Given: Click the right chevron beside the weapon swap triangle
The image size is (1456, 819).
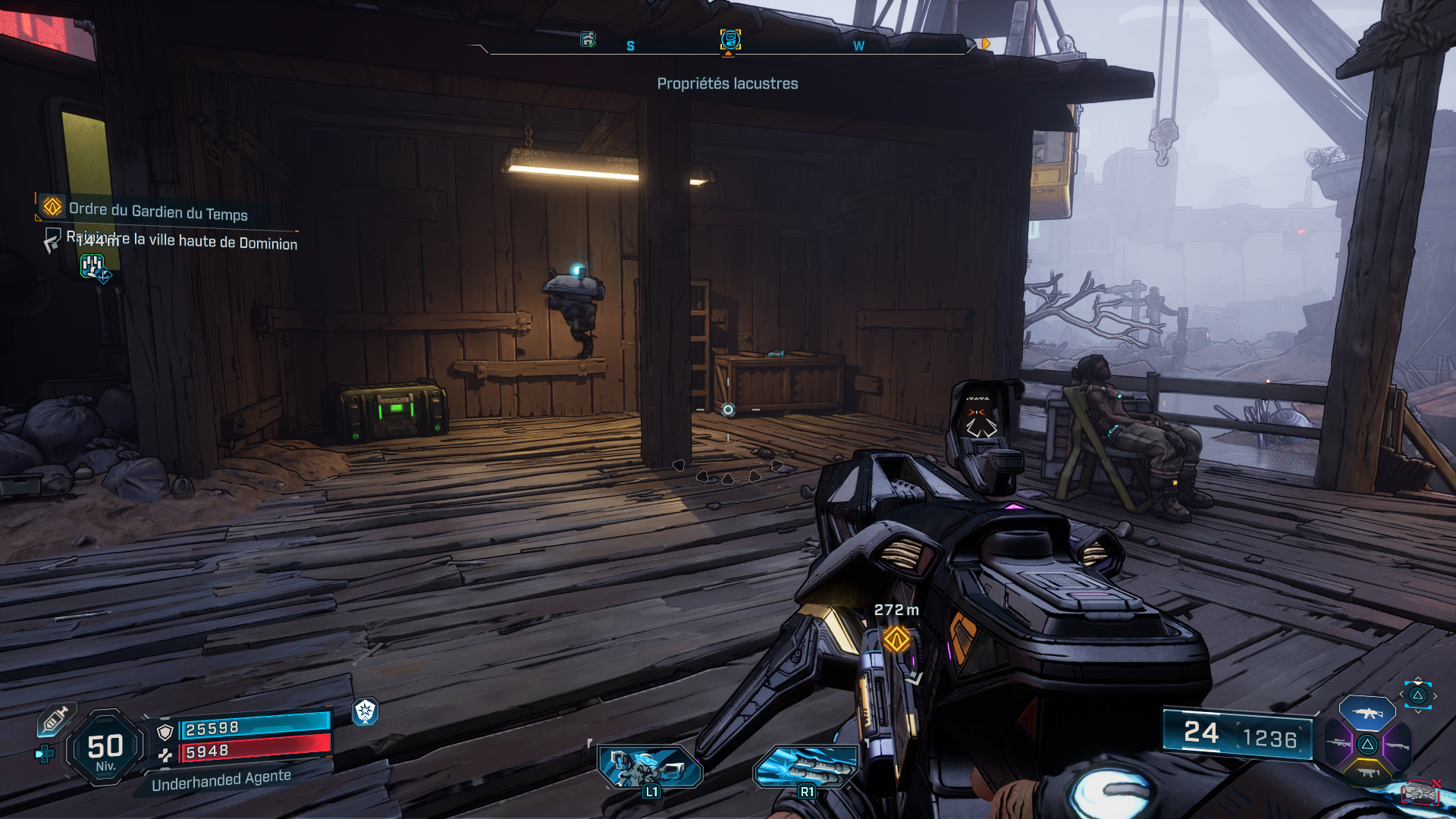Looking at the screenshot, I should click(x=1435, y=695).
